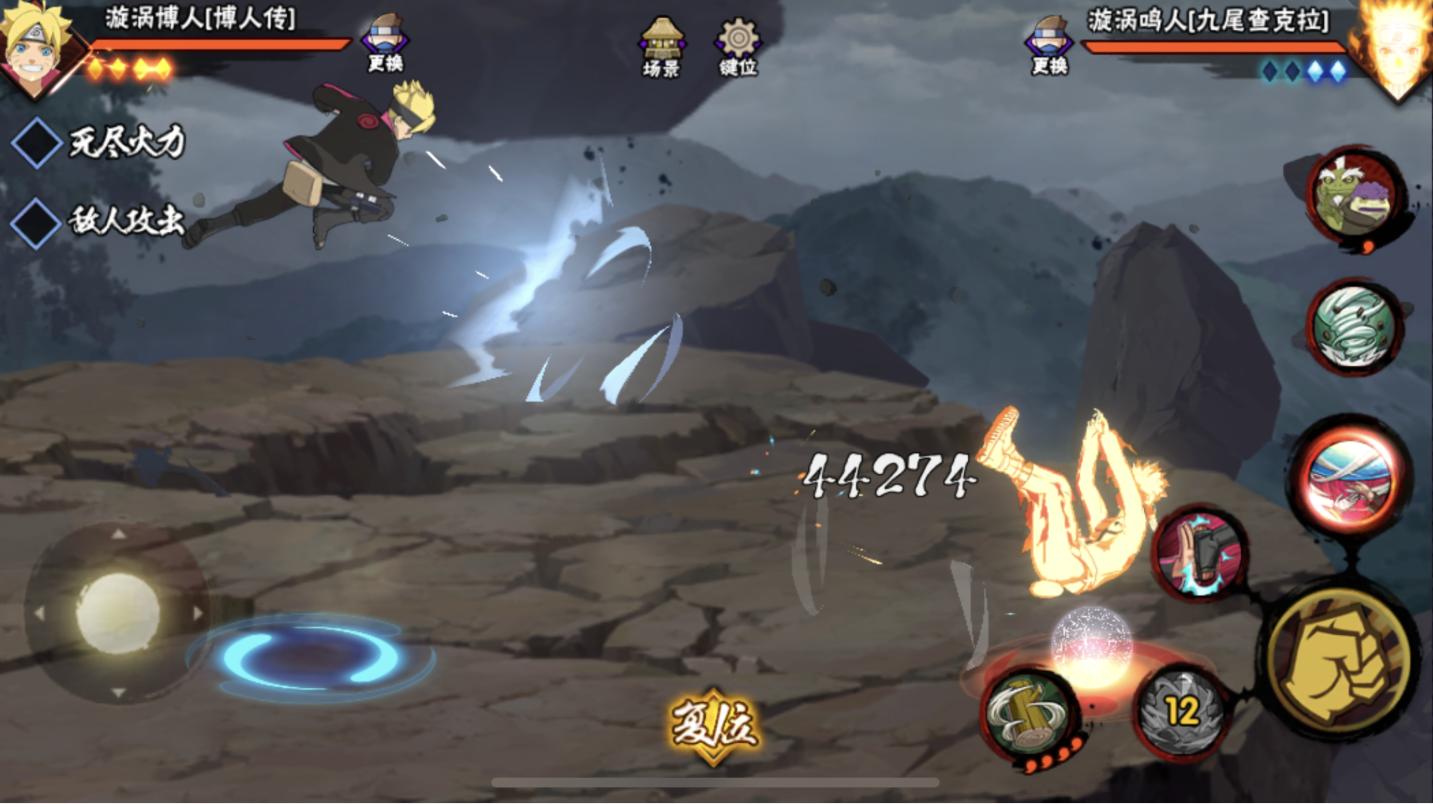Trigger the glowing red ultimate skill
The height and width of the screenshot is (804, 1433).
pos(1350,479)
